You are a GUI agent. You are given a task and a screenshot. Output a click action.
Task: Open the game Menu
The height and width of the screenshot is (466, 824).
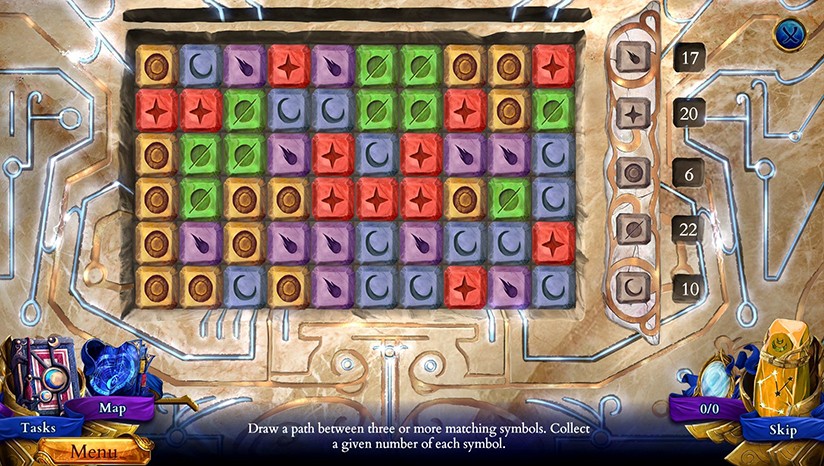[86, 452]
